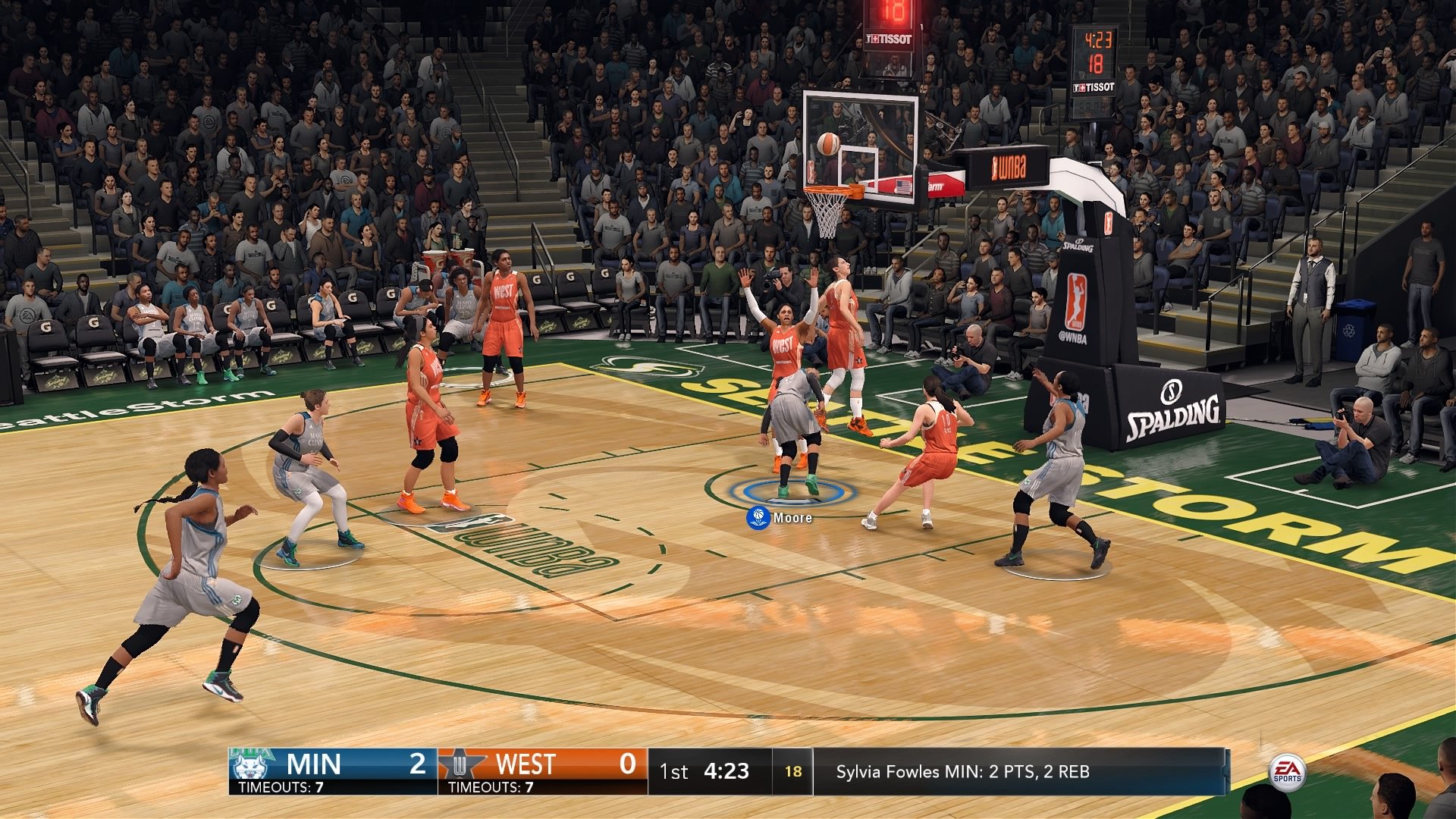Screen dimensions: 1456x819
Task: Expand the 1st quarter period indicator
Action: 673,770
